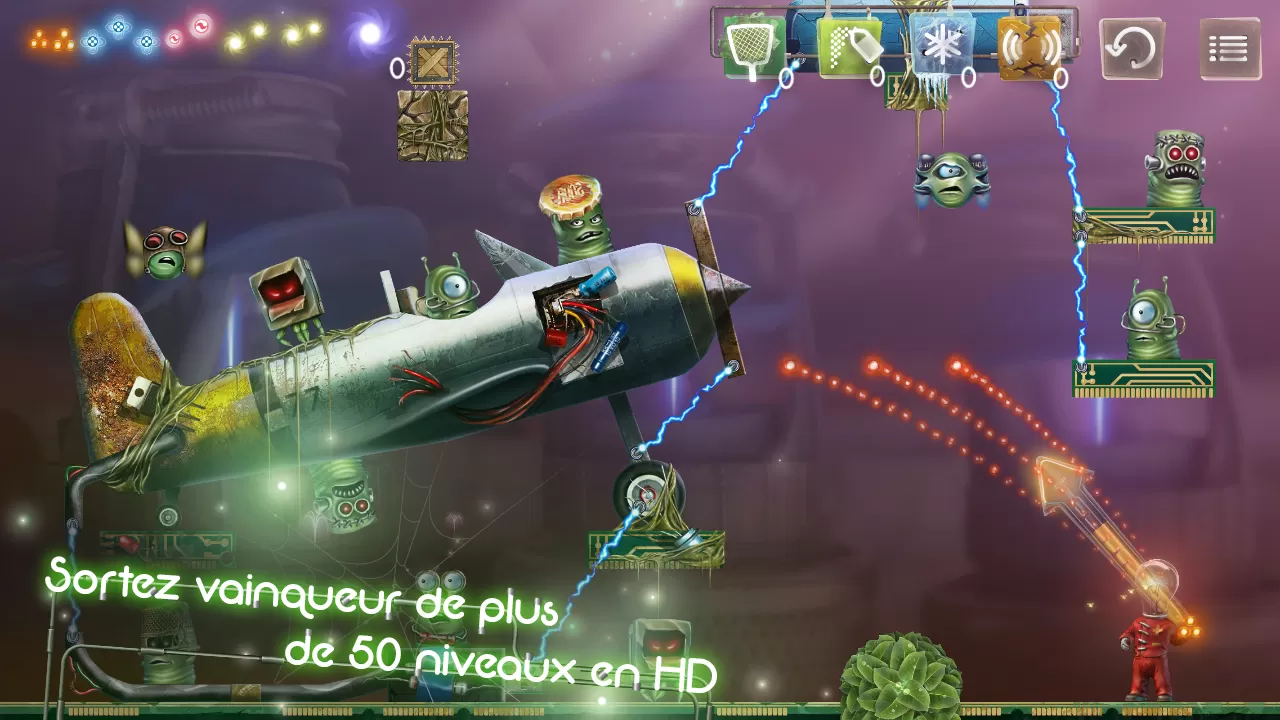The height and width of the screenshot is (720, 1280).
Task: Activate the green fly swatter power-up
Action: (x=753, y=46)
